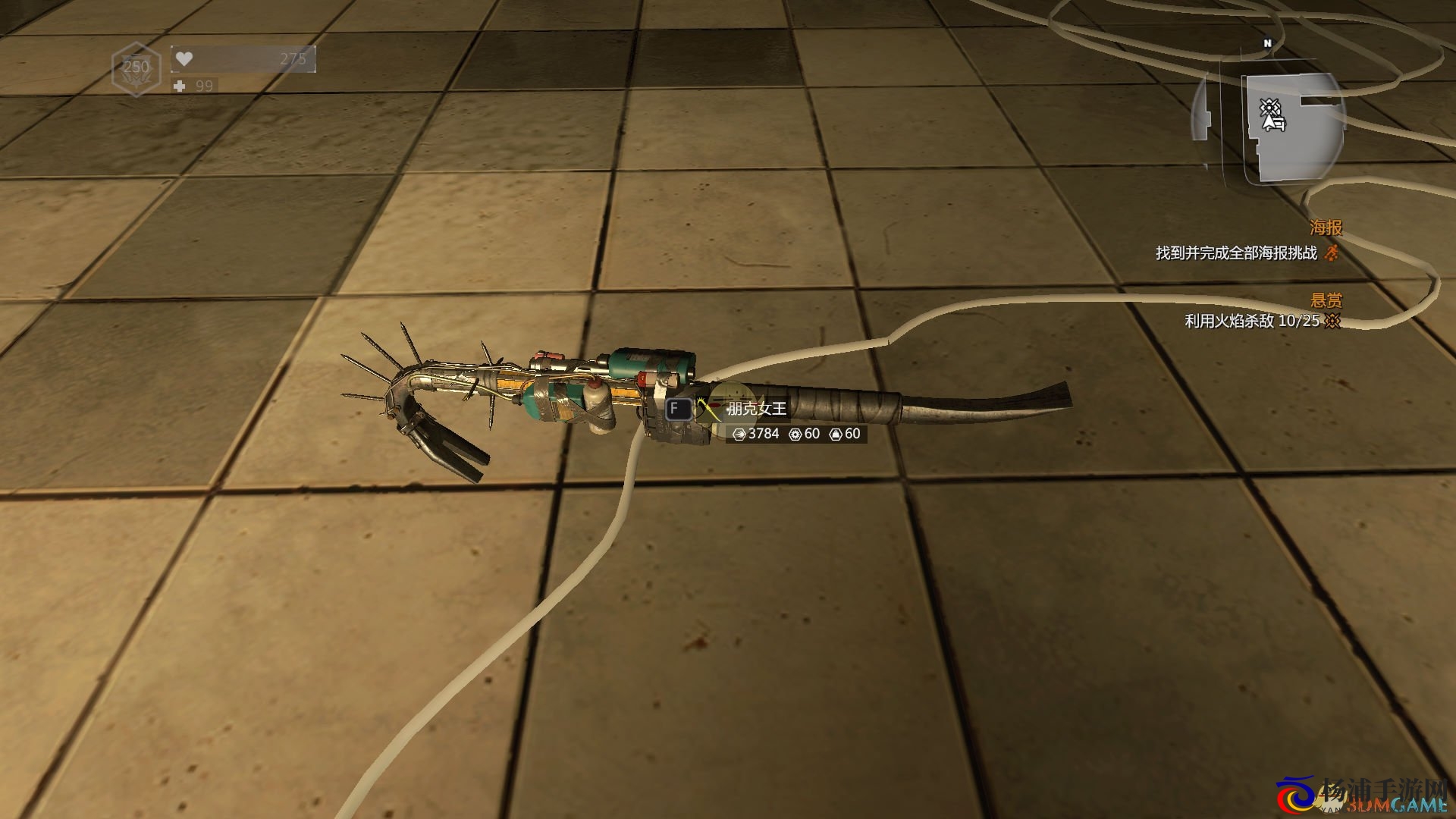The width and height of the screenshot is (1456, 819).
Task: Select the 朋克女王 weapon pickup label
Action: coord(756,409)
